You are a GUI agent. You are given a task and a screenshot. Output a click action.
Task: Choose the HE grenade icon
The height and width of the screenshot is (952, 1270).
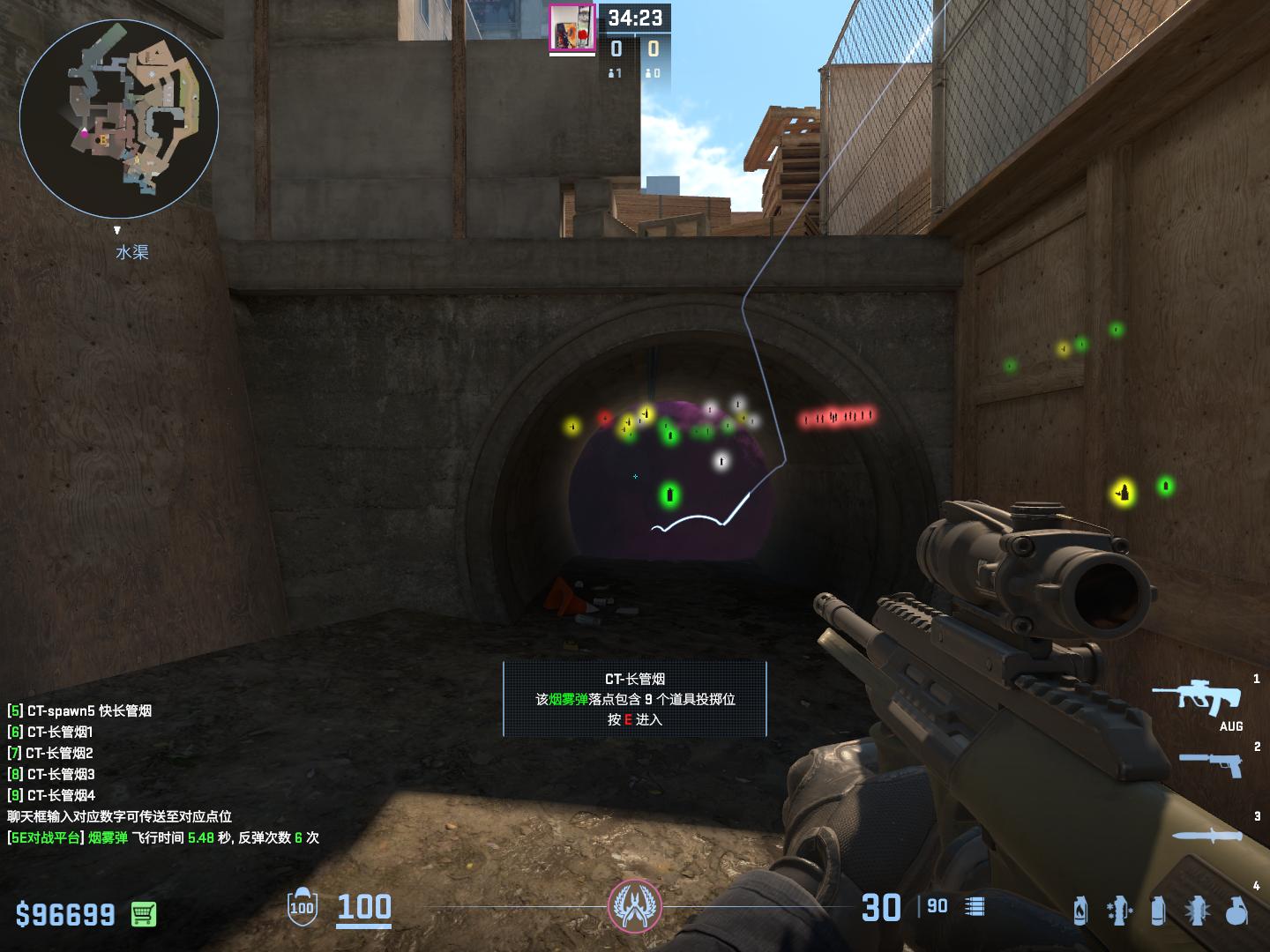pos(1236,911)
